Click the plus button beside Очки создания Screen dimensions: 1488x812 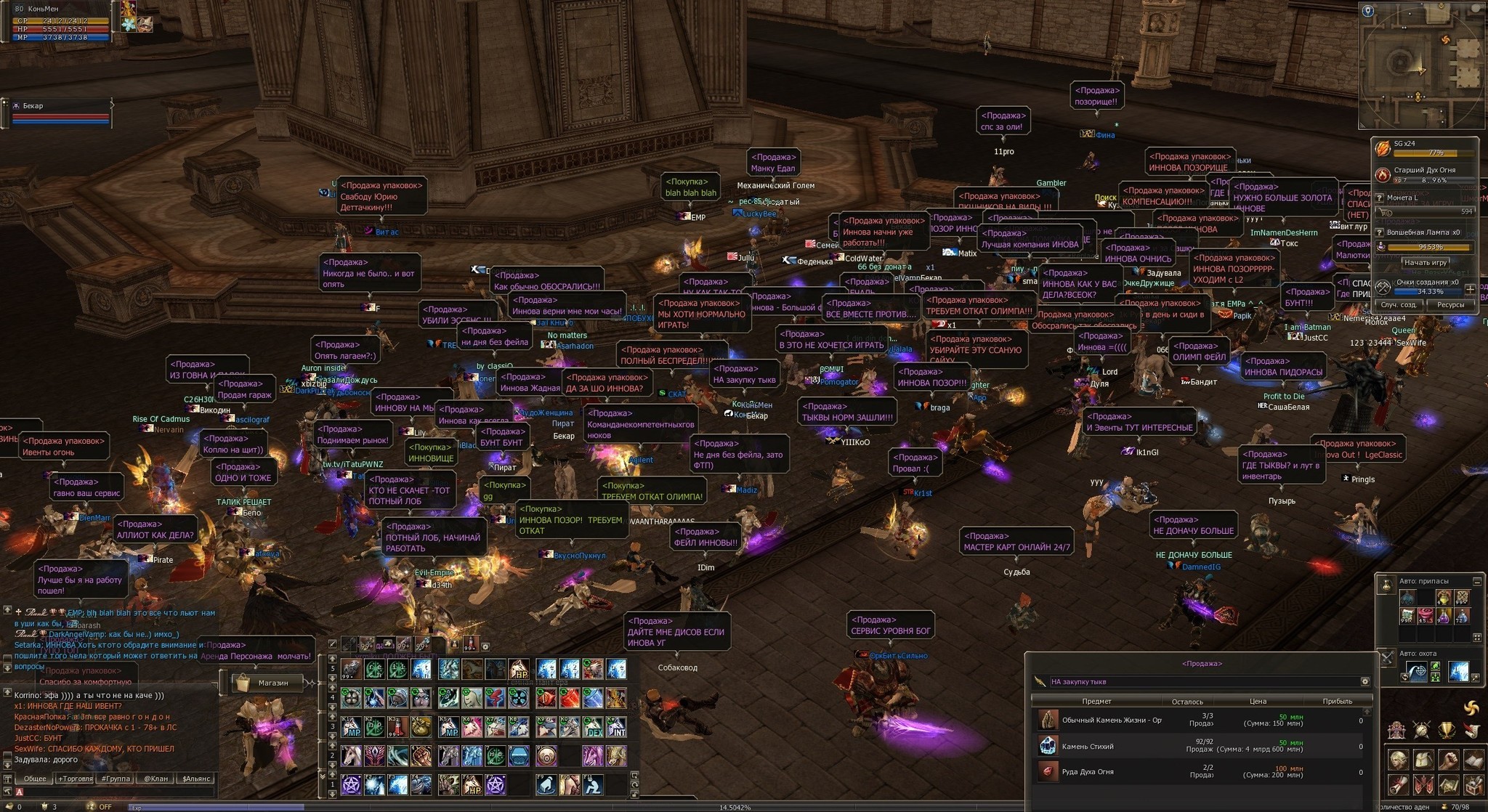[x=1470, y=289]
